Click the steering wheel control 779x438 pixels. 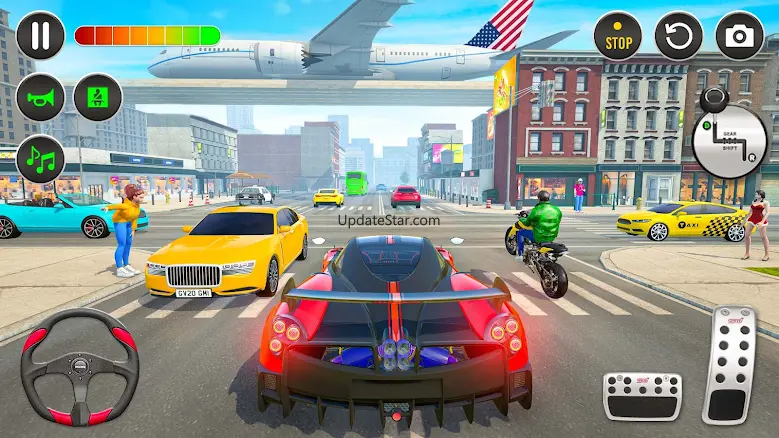point(80,367)
